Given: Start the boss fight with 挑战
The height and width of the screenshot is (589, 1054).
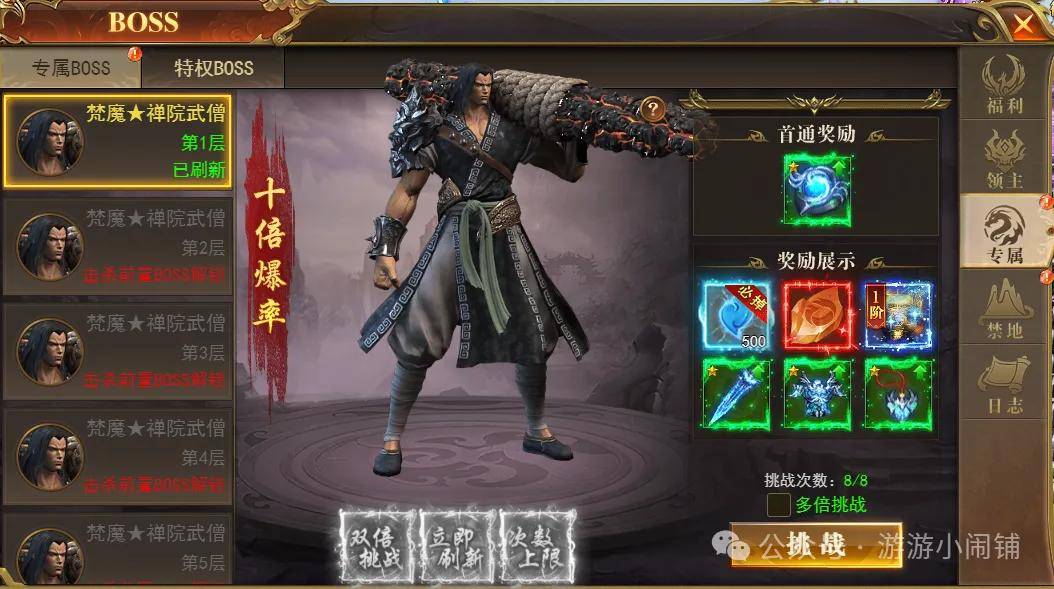Looking at the screenshot, I should tap(816, 545).
